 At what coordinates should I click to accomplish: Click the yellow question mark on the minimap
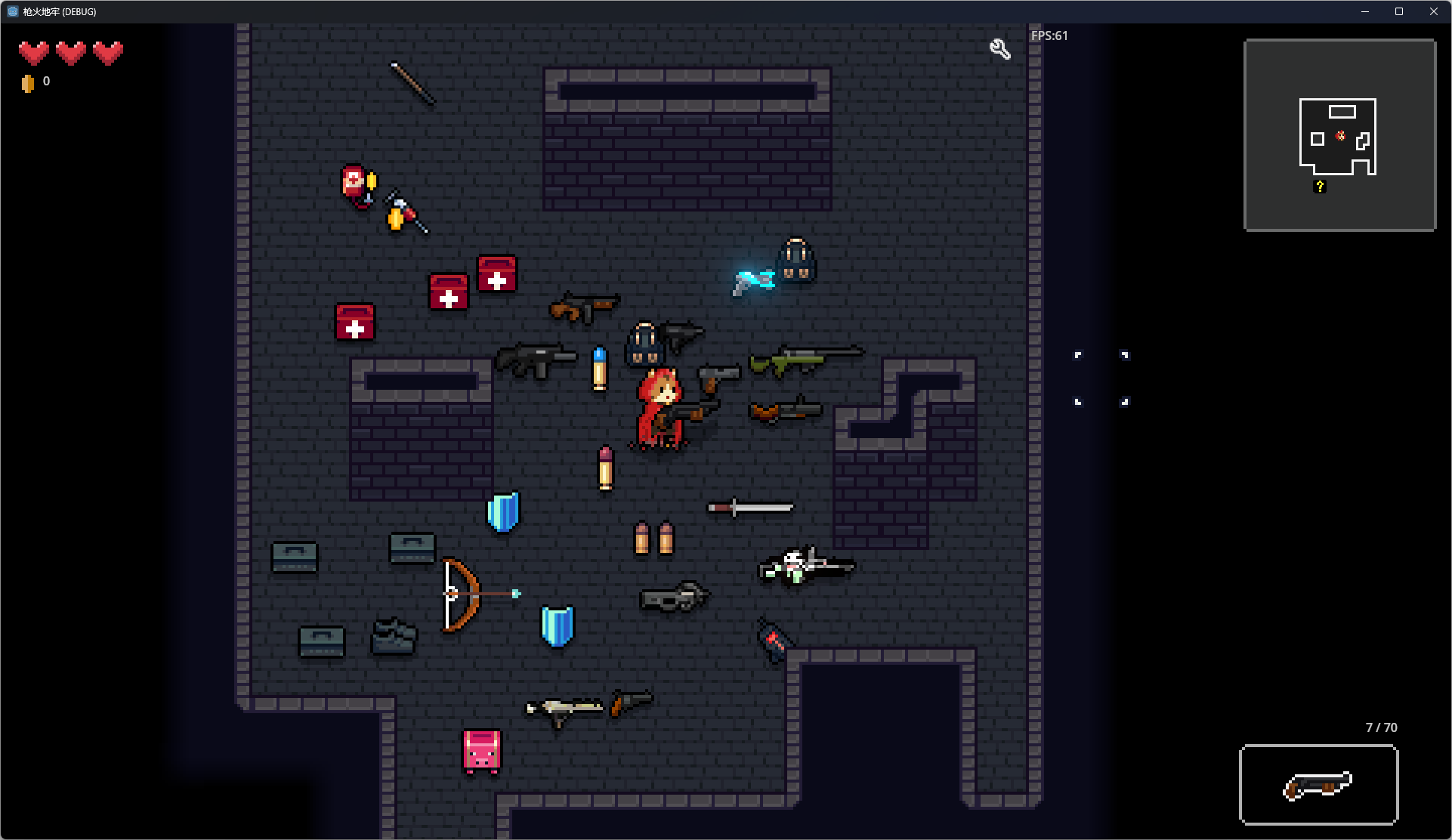[1320, 187]
